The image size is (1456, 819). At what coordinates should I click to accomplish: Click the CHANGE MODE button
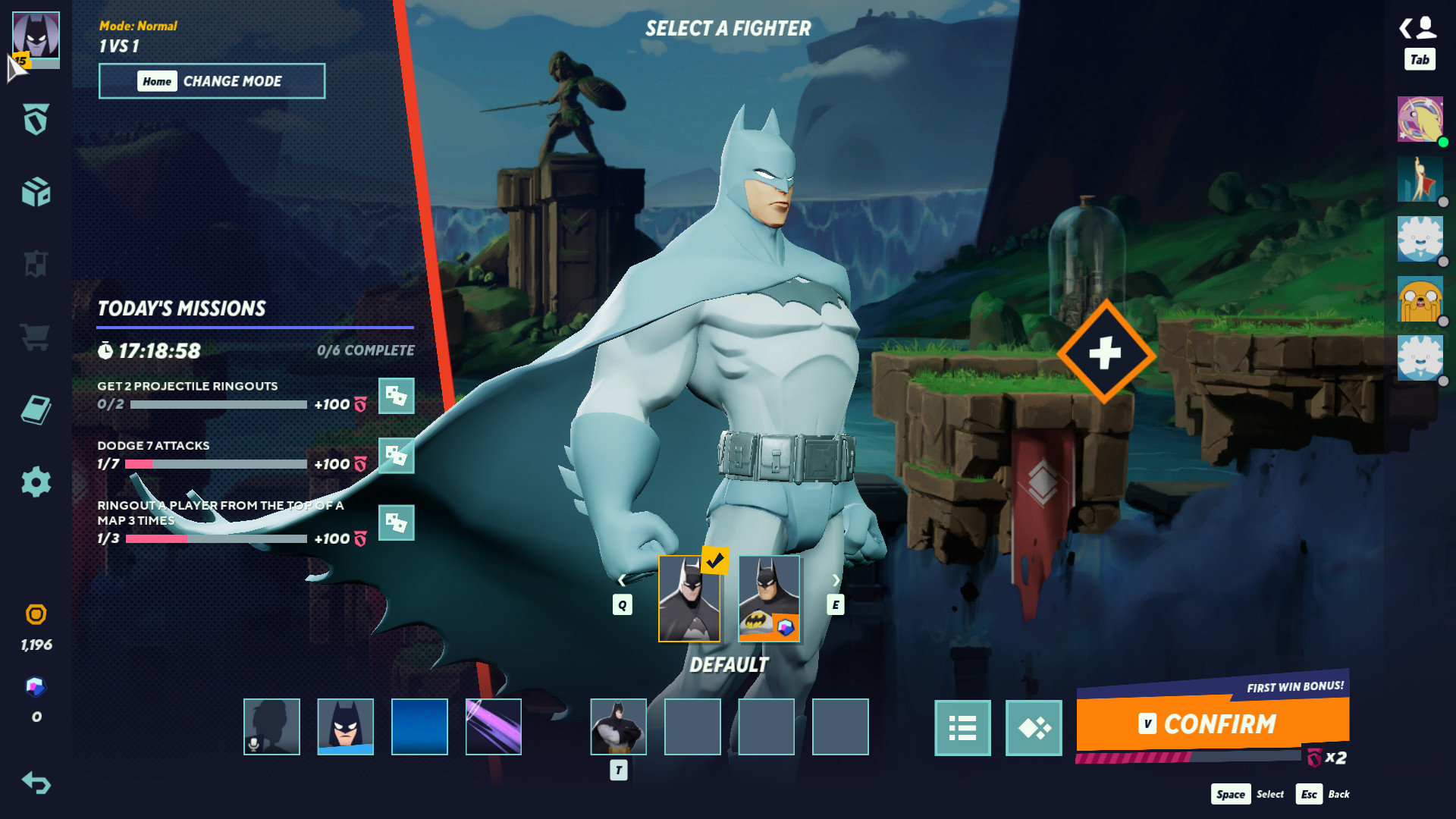(212, 81)
